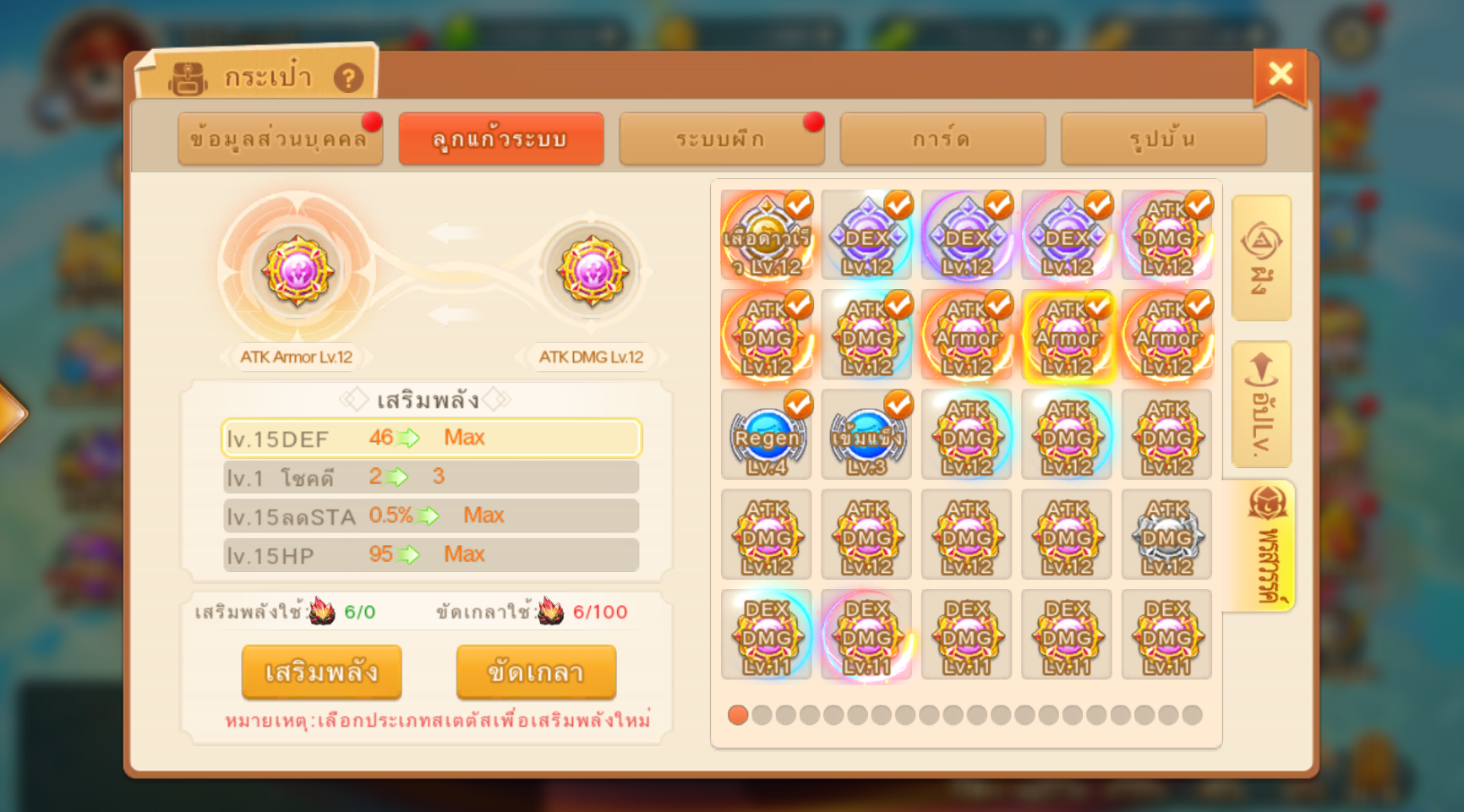Select the lv.15 DEF stat row
This screenshot has width=1464, height=812.
[431, 438]
